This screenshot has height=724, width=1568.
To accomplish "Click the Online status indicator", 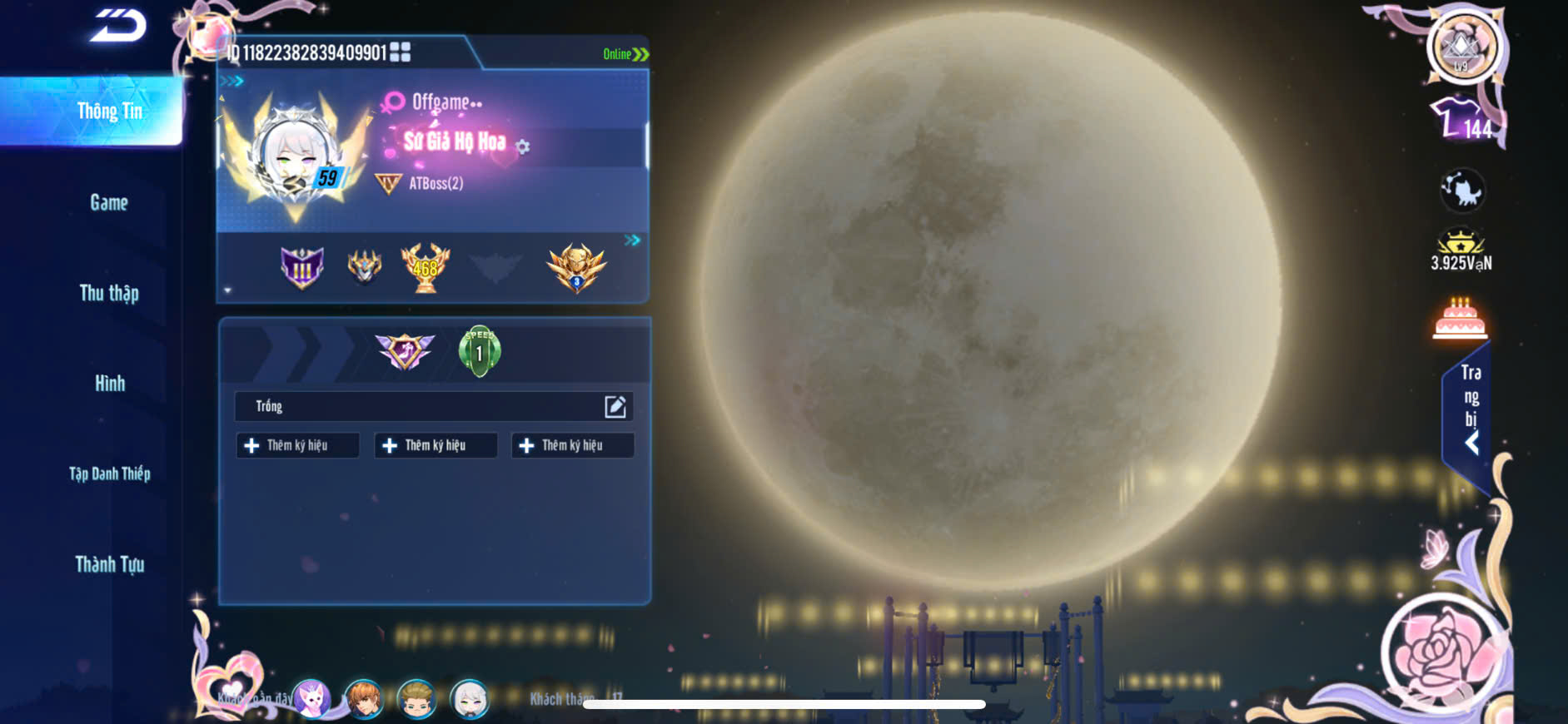I will tap(625, 54).
